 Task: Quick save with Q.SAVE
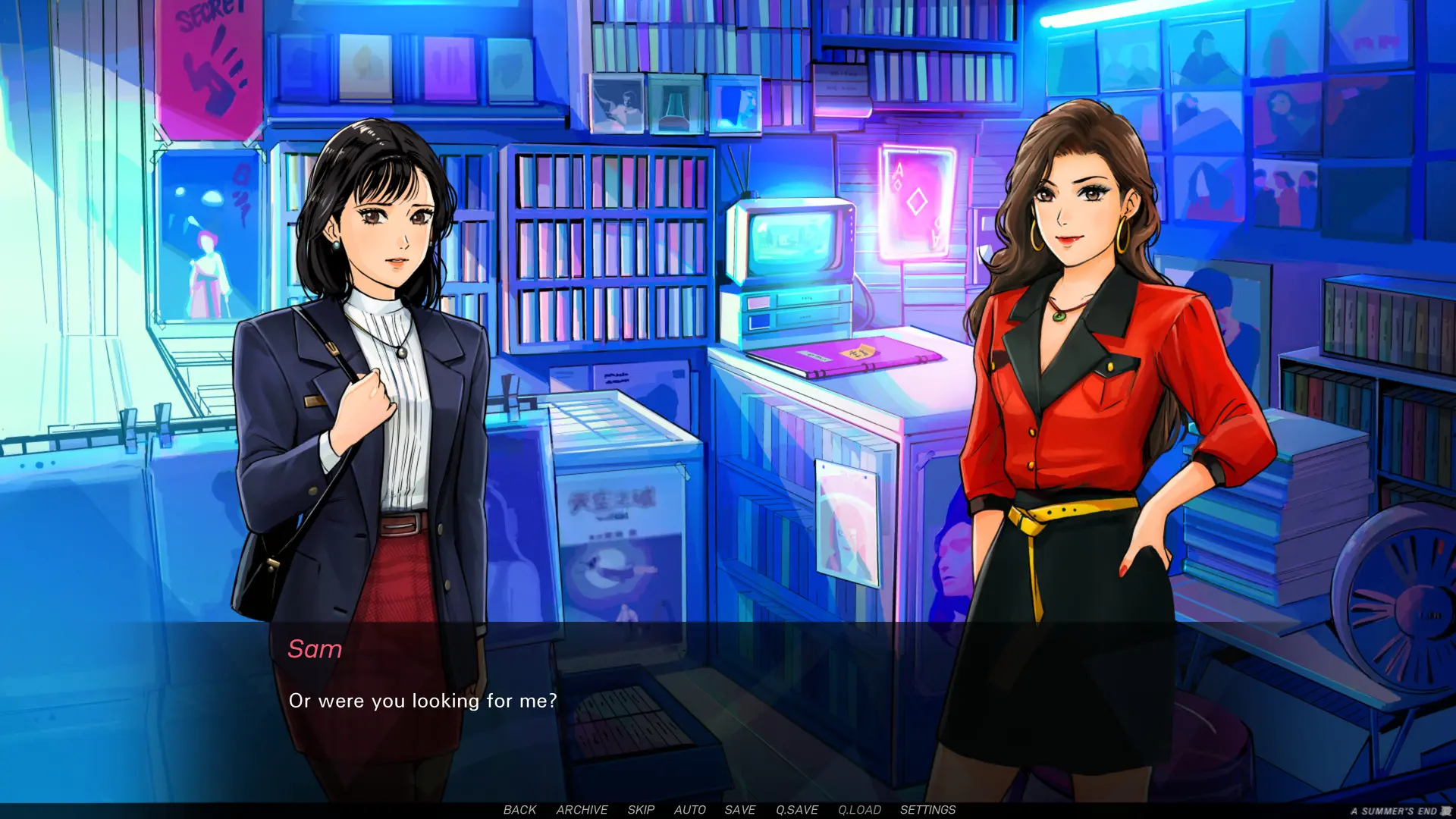797,810
